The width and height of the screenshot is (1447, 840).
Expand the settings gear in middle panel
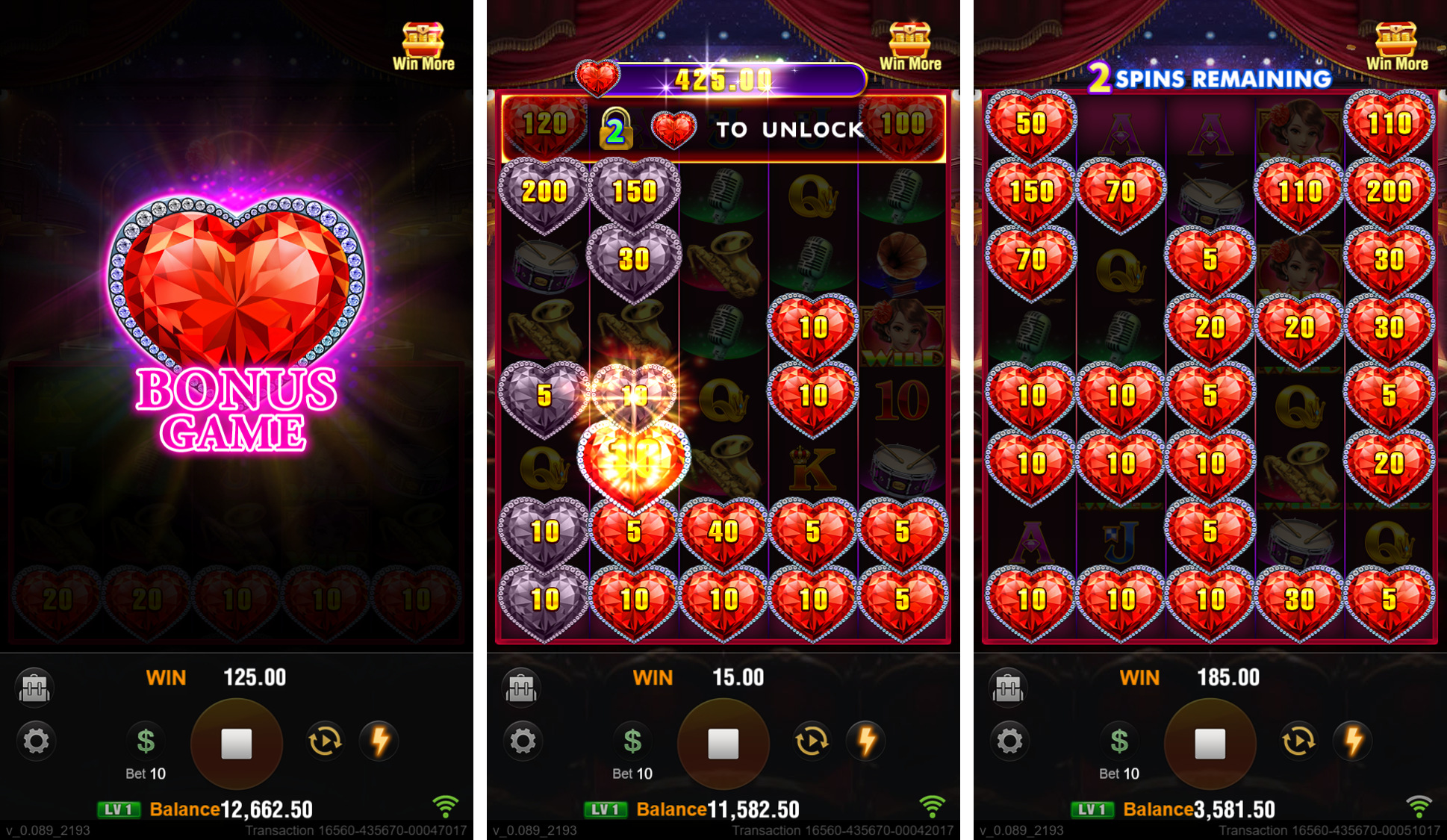[x=523, y=741]
